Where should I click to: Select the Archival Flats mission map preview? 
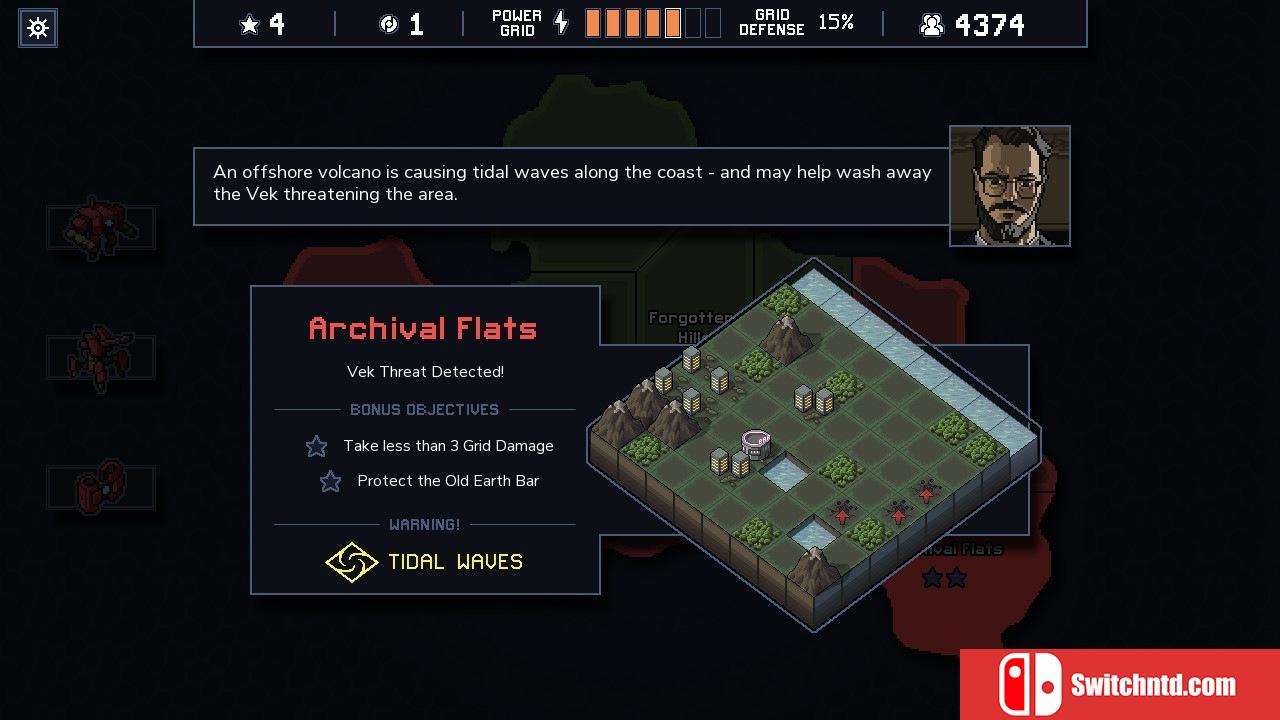tap(812, 445)
